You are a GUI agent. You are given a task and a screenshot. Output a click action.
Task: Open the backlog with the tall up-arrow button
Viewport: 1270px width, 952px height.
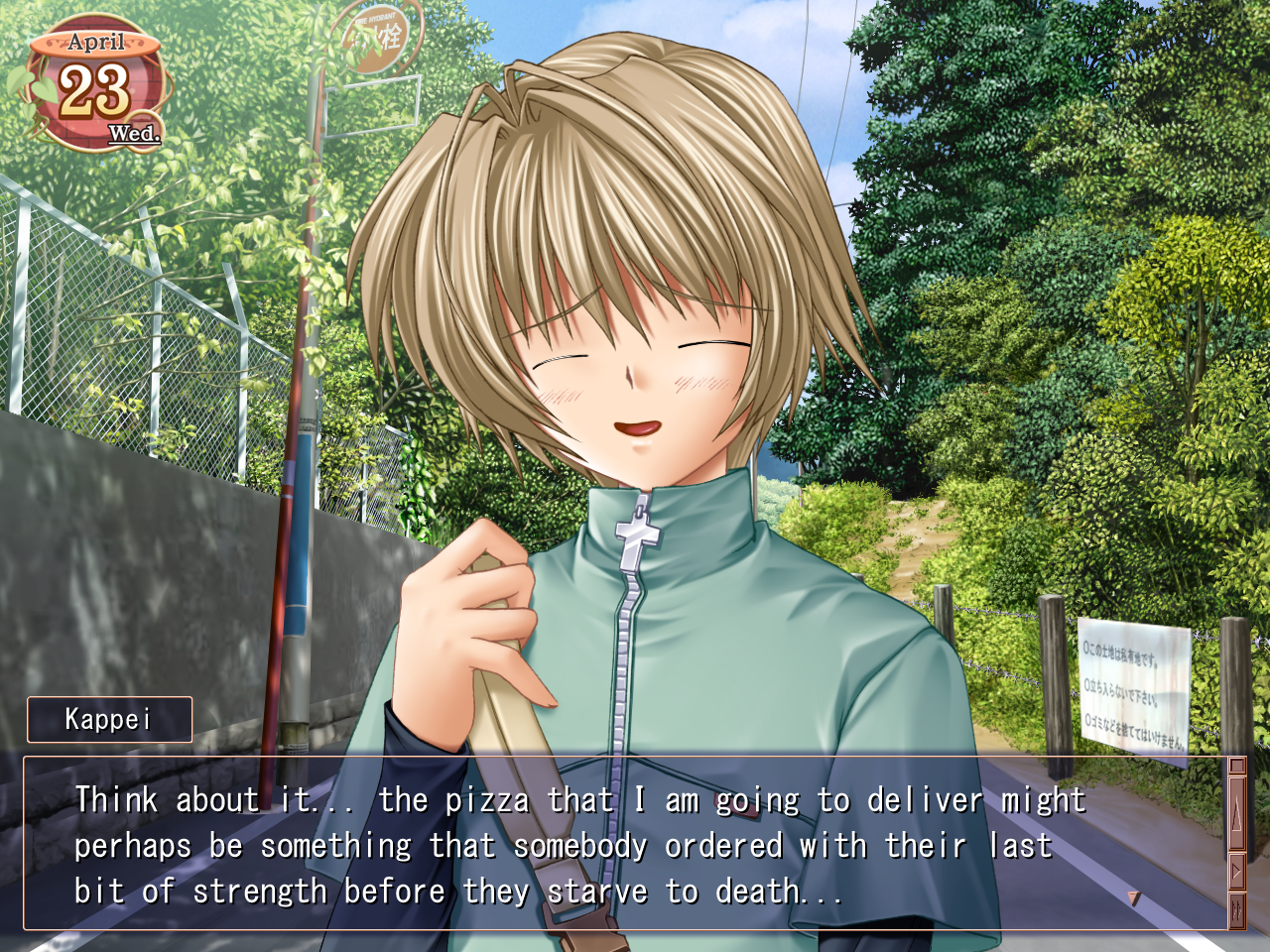pos(1236,814)
